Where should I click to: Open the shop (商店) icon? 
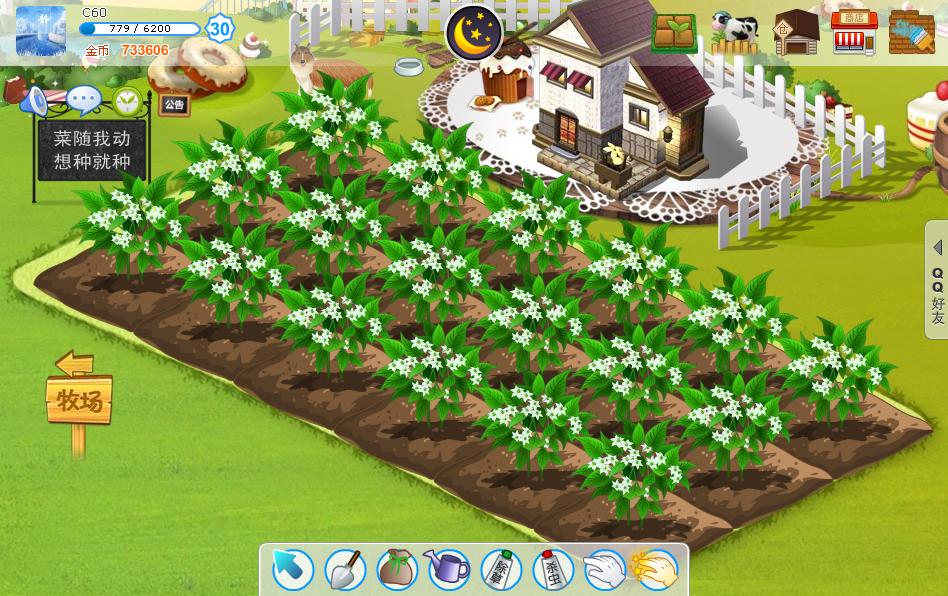pos(853,32)
